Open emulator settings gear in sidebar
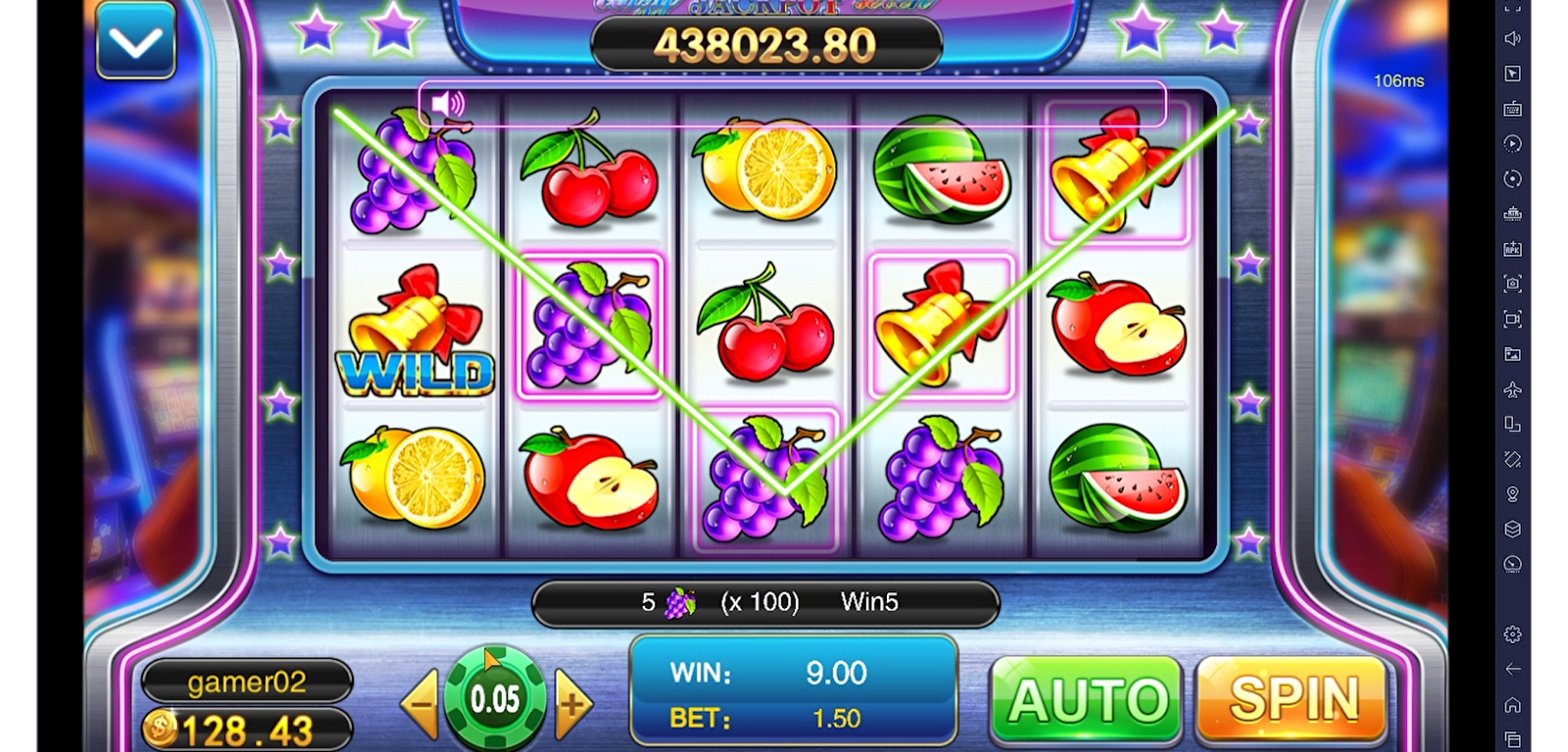Viewport: 1568px width, 752px height. [1512, 634]
